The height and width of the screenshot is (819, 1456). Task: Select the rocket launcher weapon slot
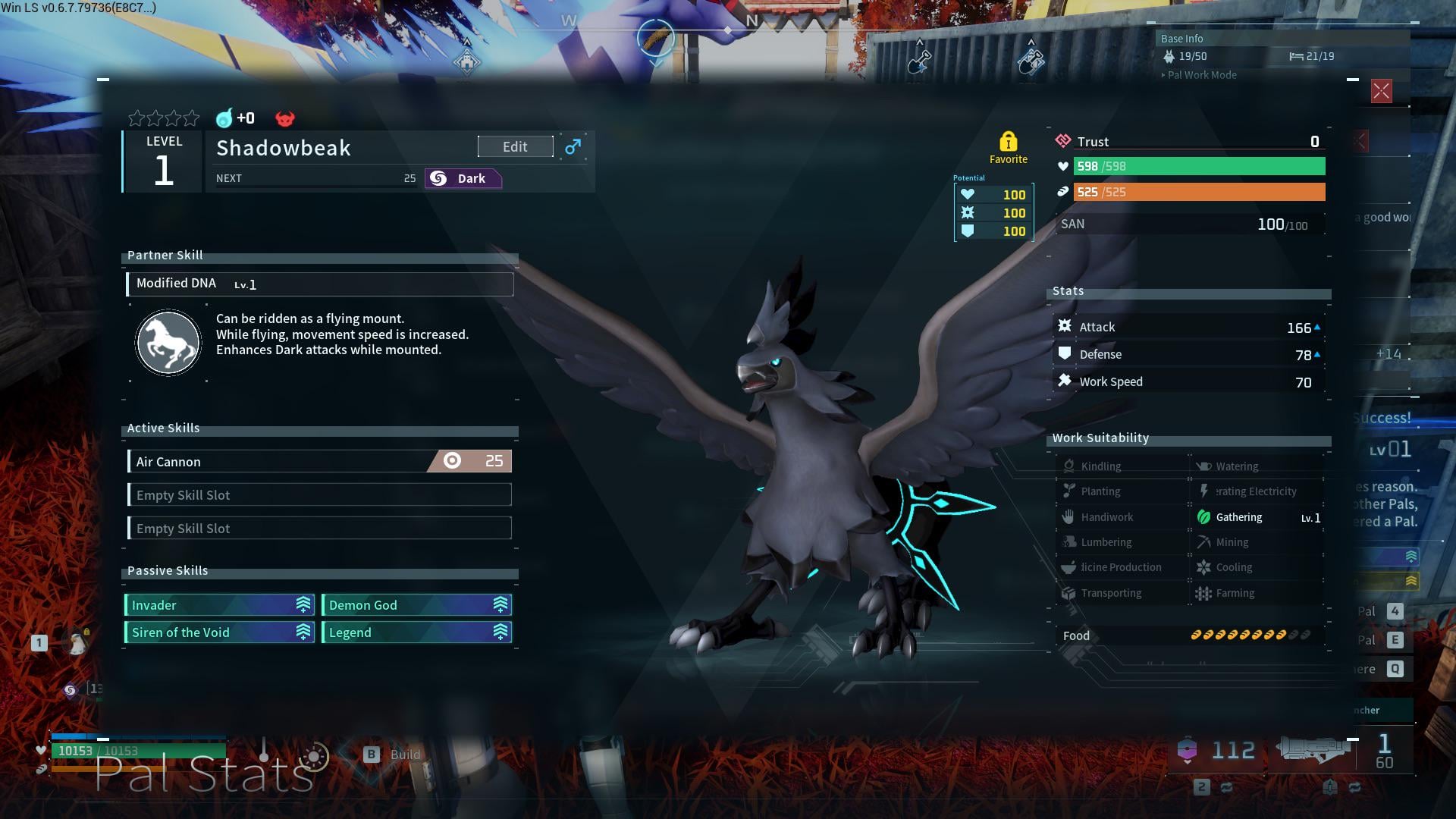pyautogui.click(x=1313, y=749)
